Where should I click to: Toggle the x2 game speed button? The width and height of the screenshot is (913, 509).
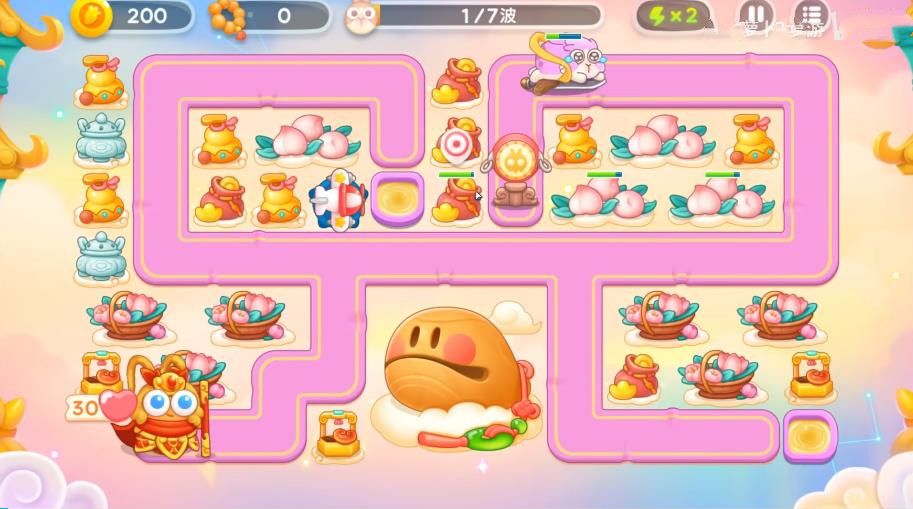click(x=675, y=16)
